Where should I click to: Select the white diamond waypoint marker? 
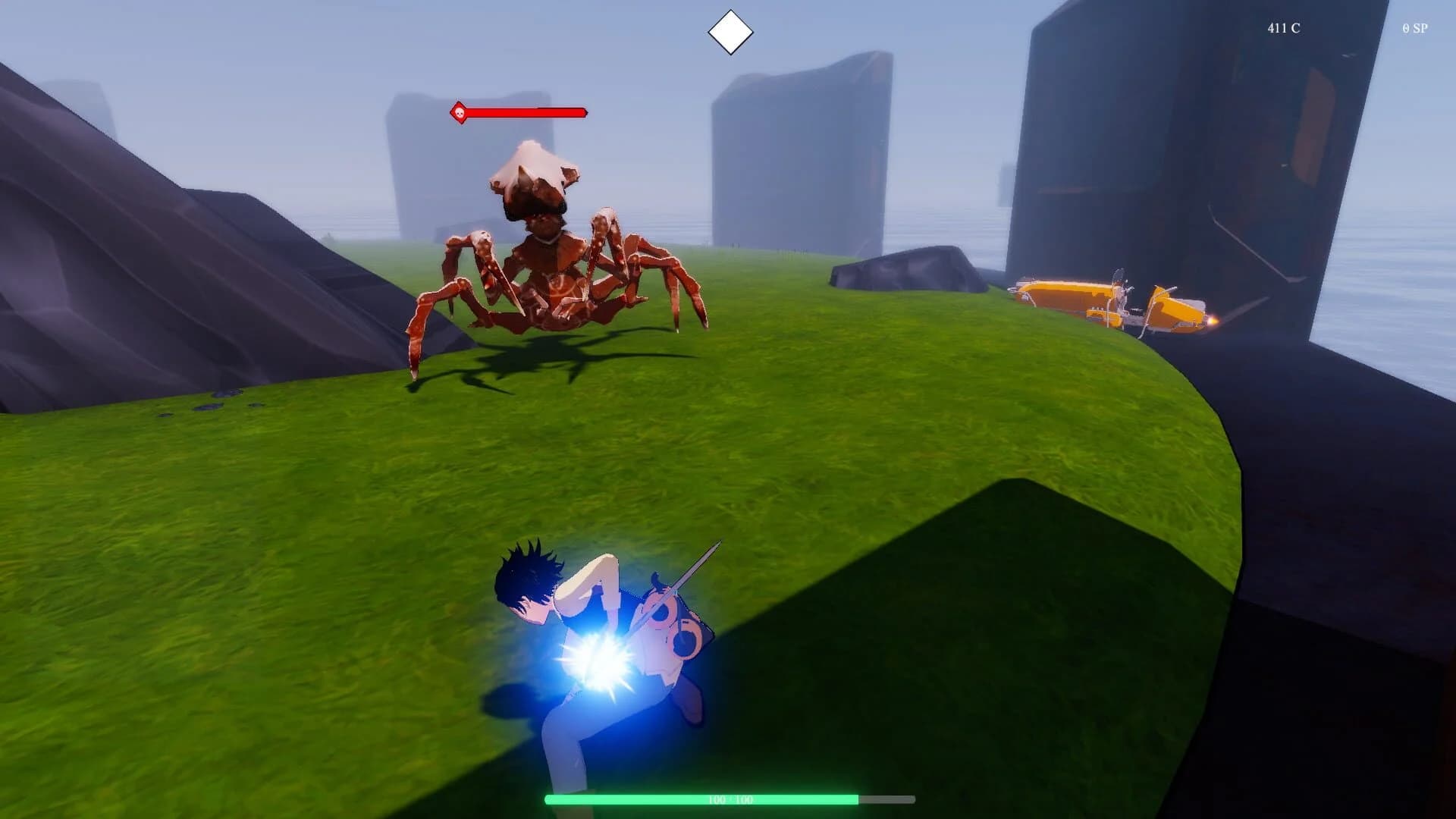(x=730, y=30)
